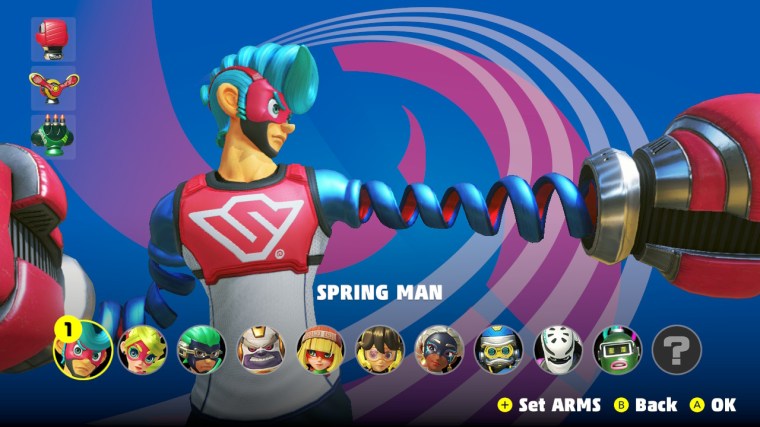Pick Mechanica from the fighter row

click(380, 350)
